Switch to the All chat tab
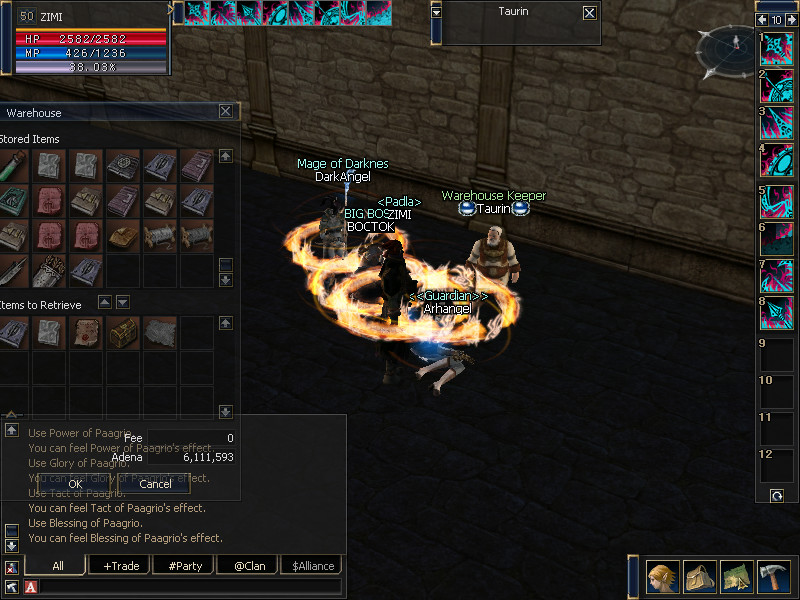 click(58, 566)
